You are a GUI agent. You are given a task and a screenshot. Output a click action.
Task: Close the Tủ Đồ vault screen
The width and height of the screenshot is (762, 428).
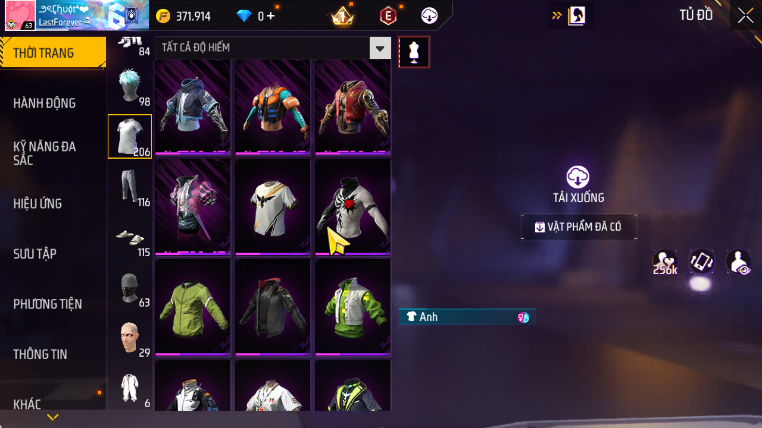coord(746,15)
